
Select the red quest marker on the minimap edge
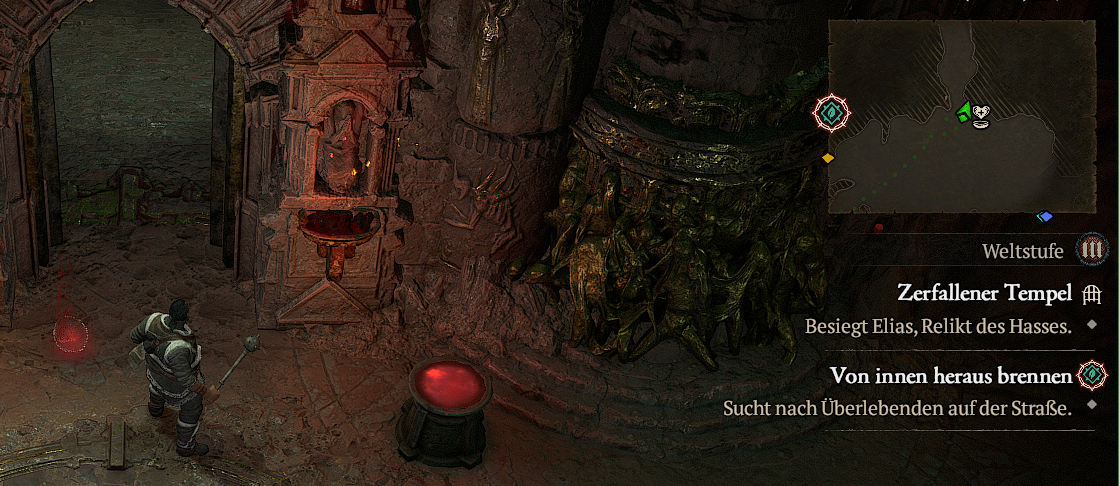pos(831,114)
